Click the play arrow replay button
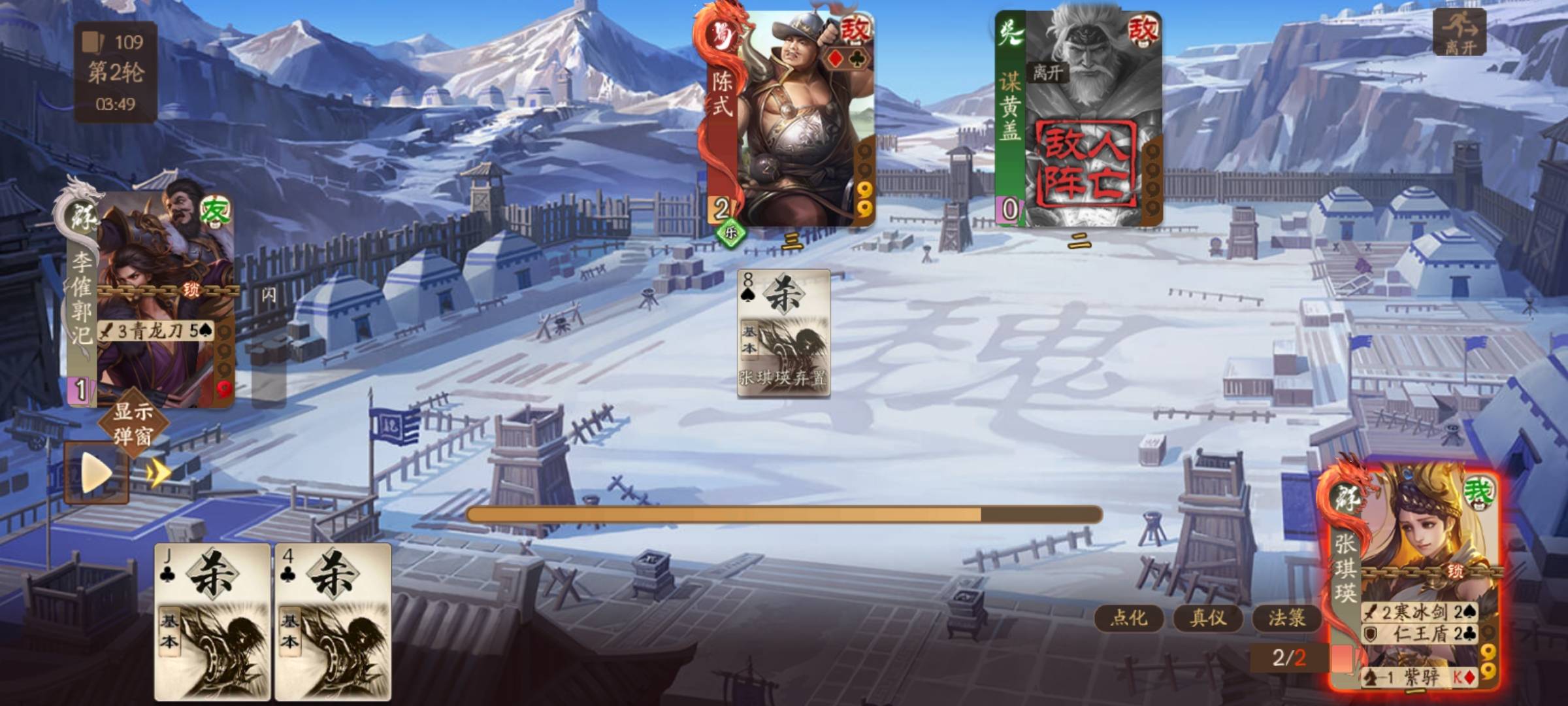This screenshot has height=706, width=1568. click(95, 472)
